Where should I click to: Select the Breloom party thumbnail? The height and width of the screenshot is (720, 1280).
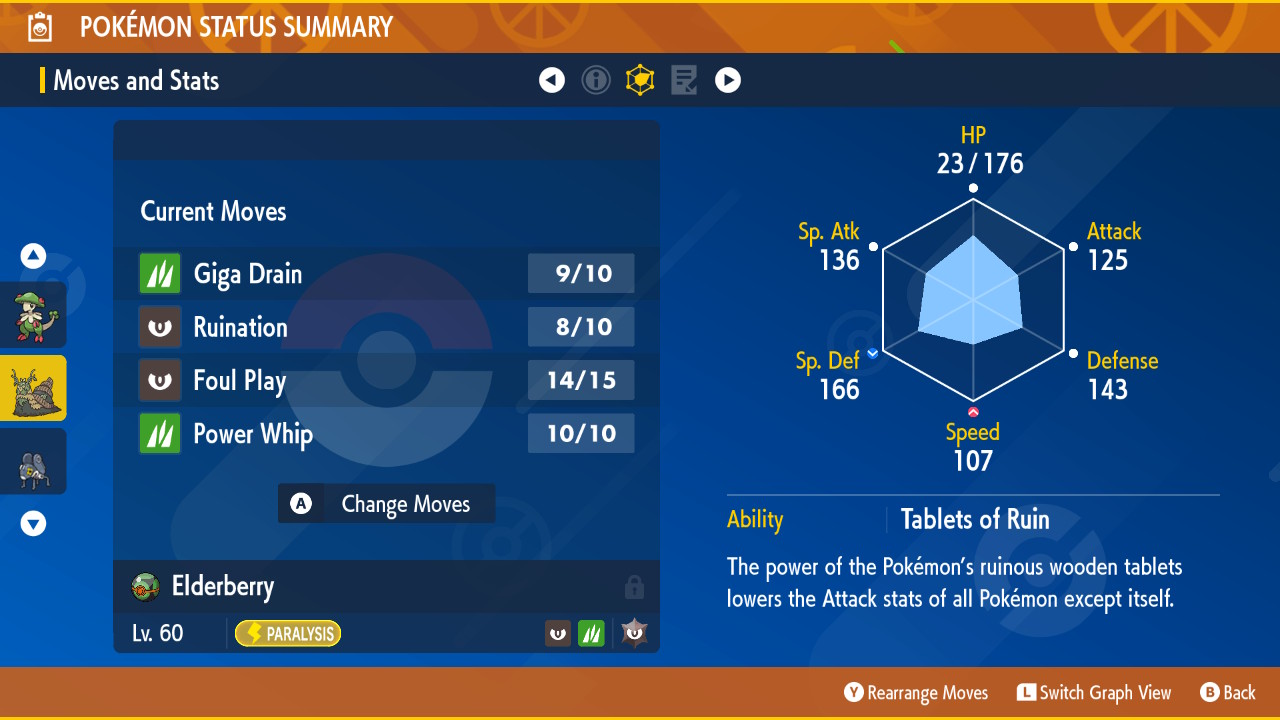click(34, 315)
